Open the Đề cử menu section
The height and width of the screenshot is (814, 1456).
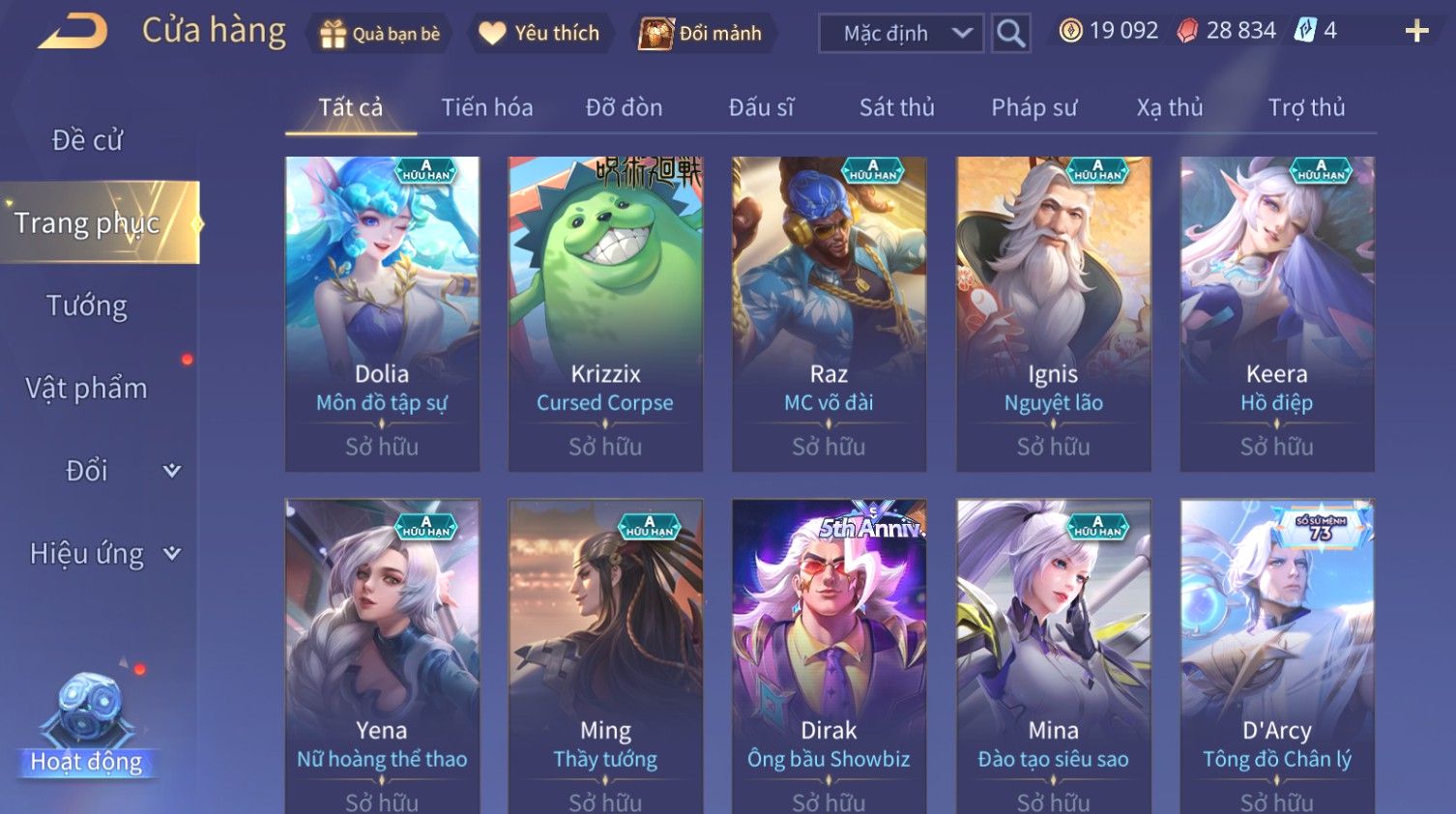[87, 140]
